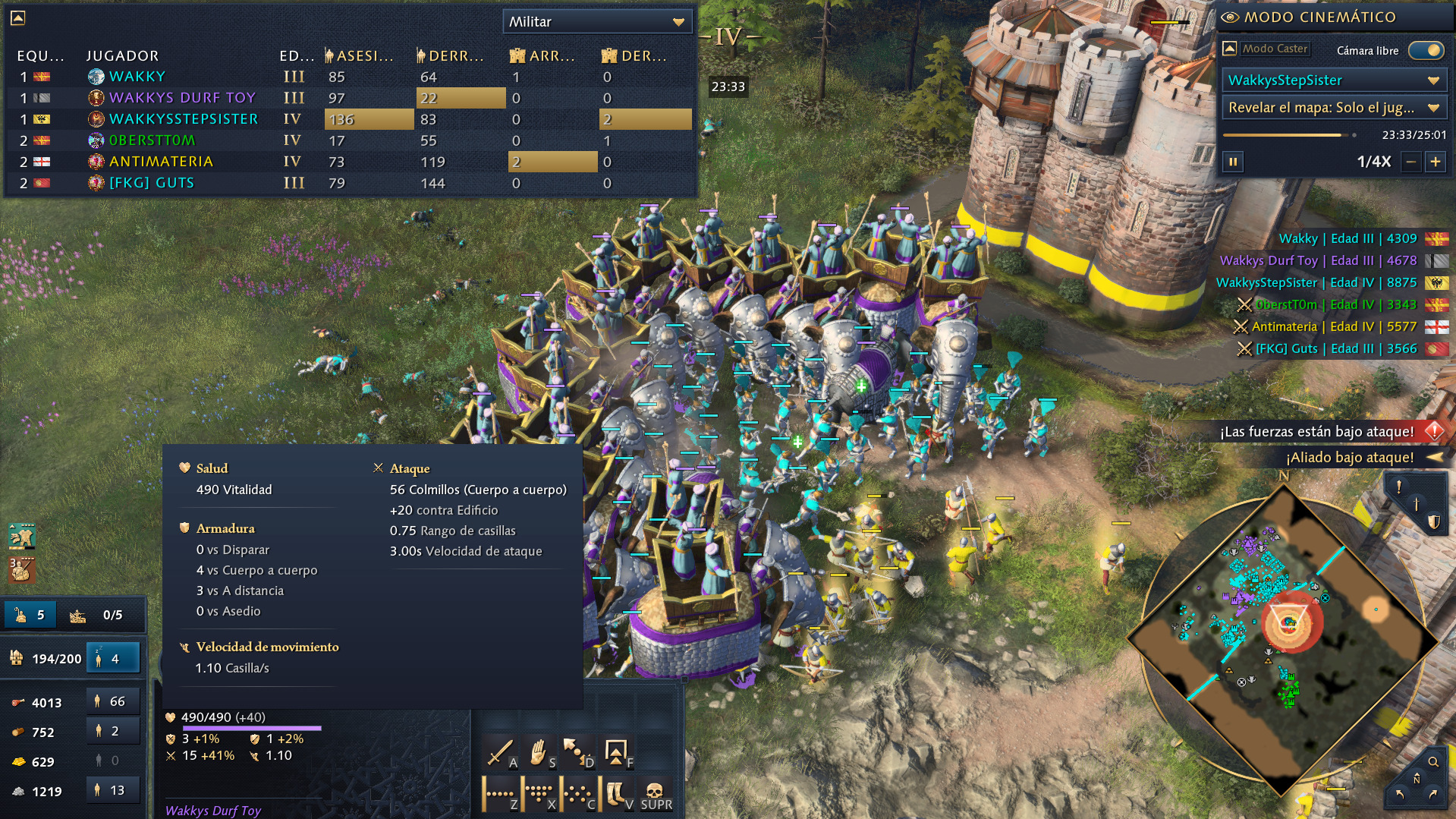The image size is (1456, 819).
Task: Select the line formation command
Action: [x=500, y=794]
